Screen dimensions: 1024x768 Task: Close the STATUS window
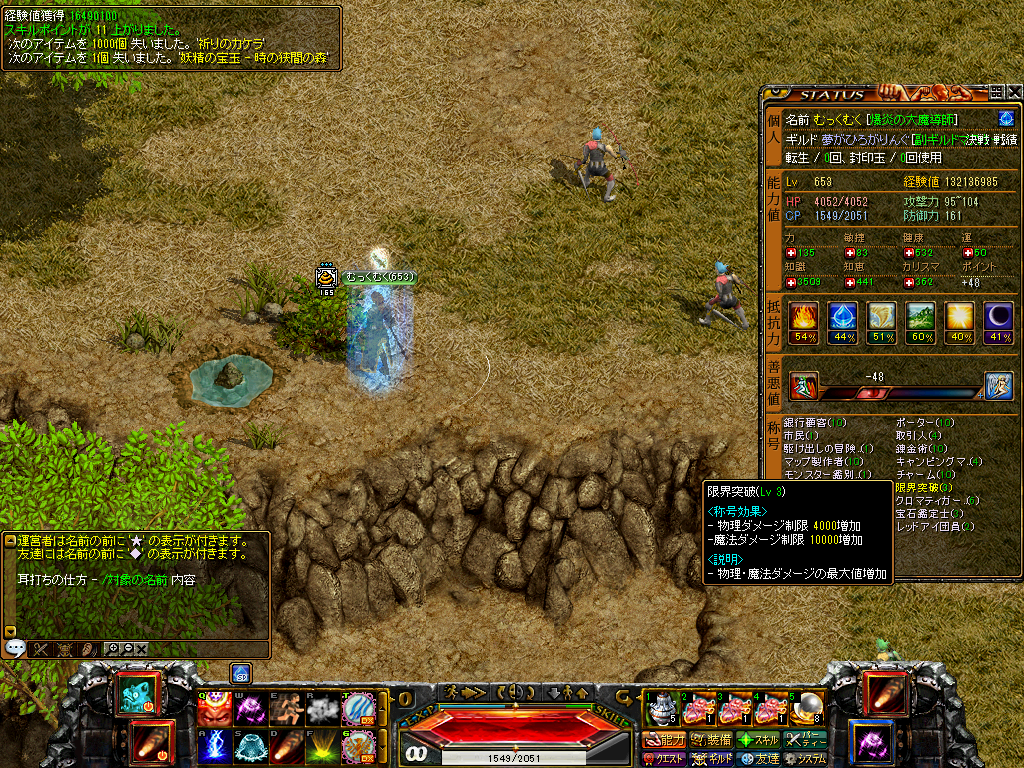coord(1015,93)
